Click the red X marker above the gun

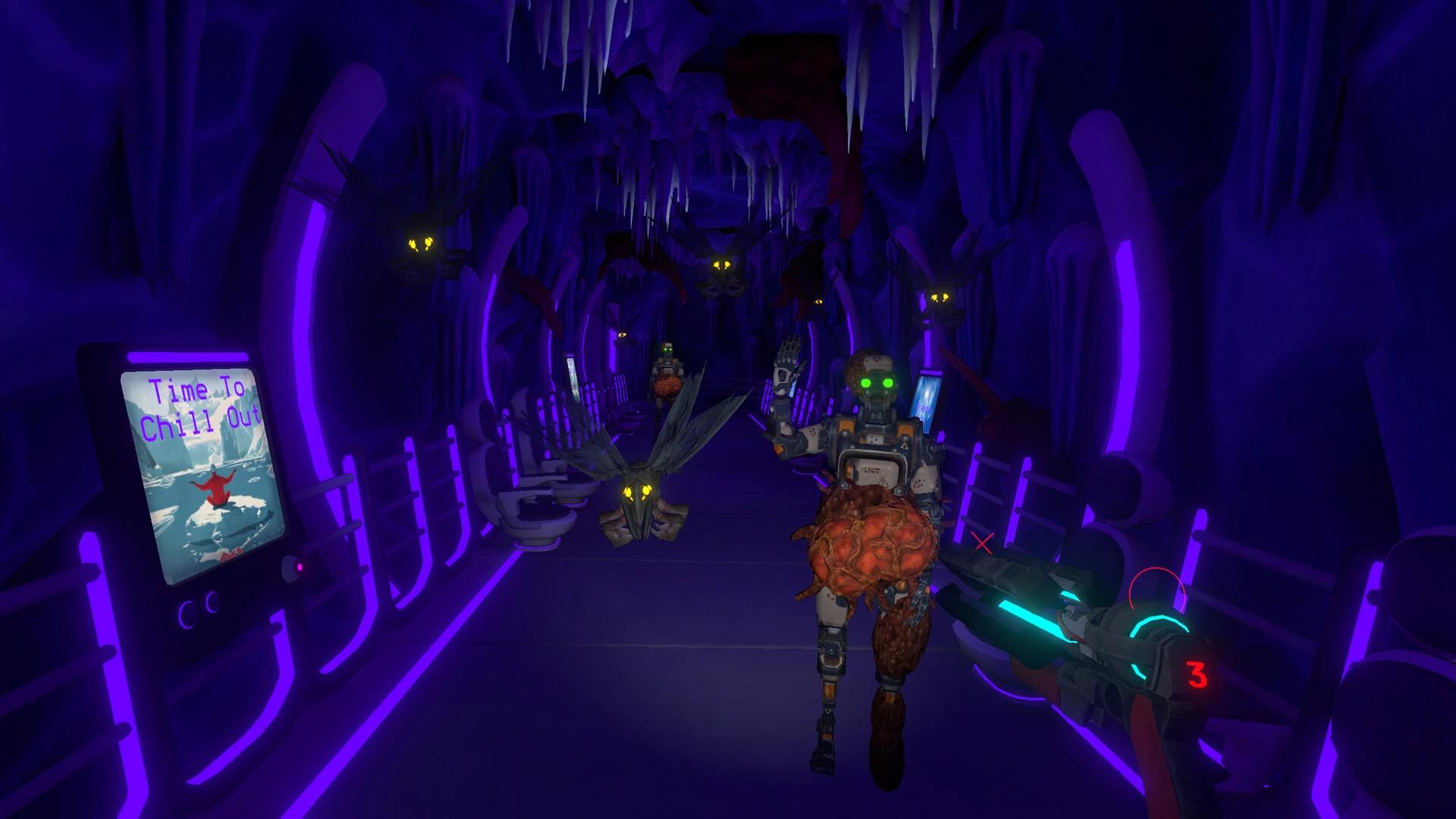point(981,542)
